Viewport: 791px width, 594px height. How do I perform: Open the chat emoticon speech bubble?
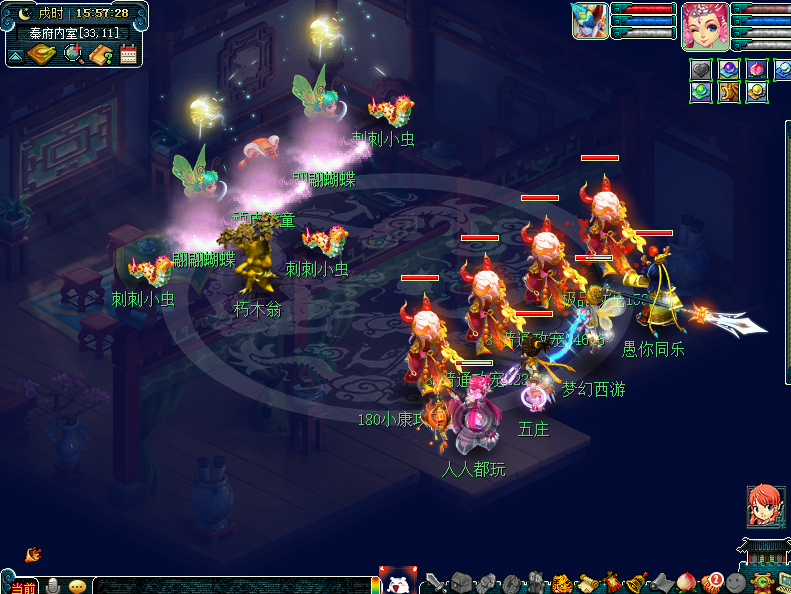tap(77, 586)
